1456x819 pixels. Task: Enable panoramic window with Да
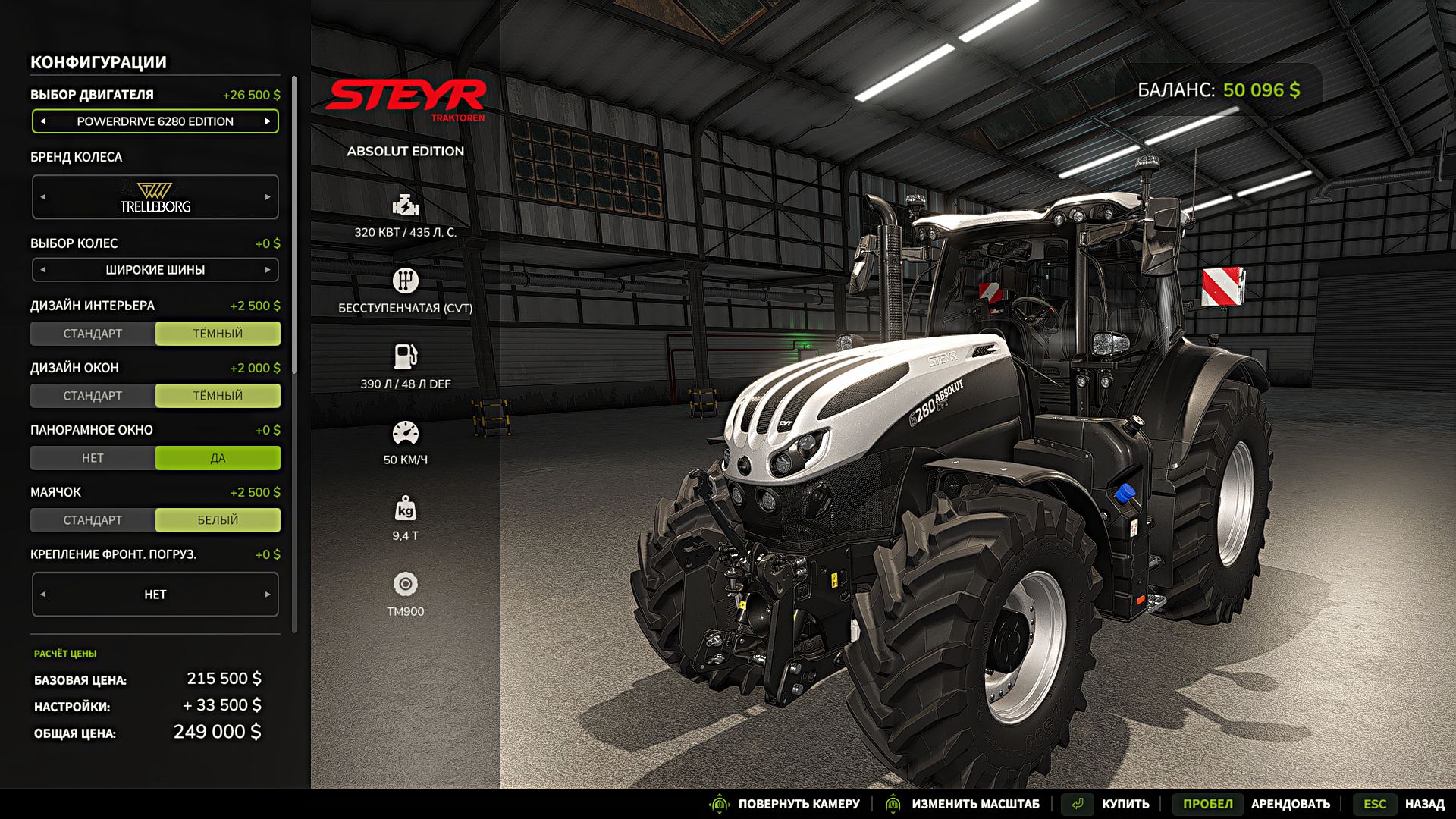click(x=218, y=458)
